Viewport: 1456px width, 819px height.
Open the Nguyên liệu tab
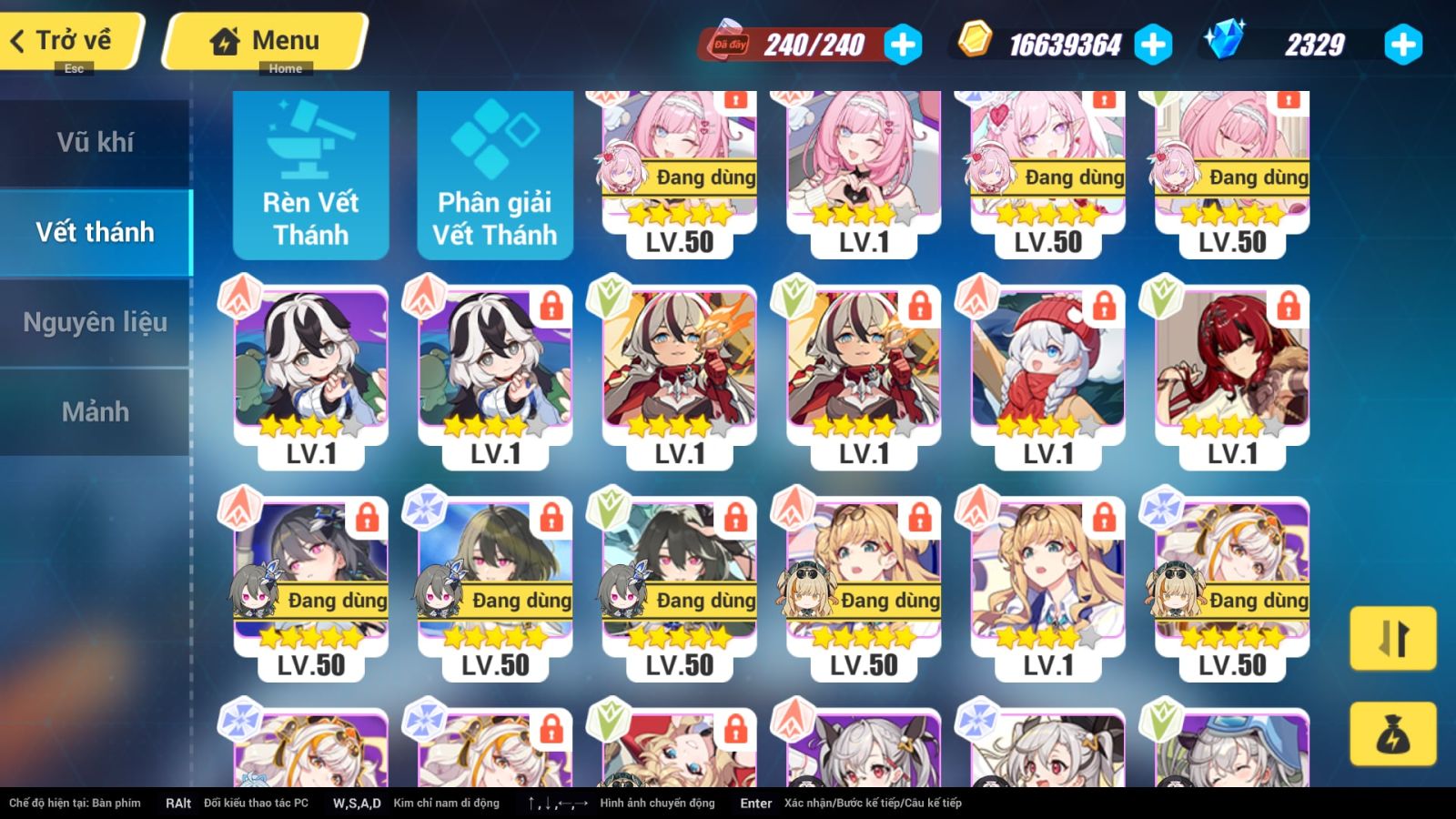[96, 321]
